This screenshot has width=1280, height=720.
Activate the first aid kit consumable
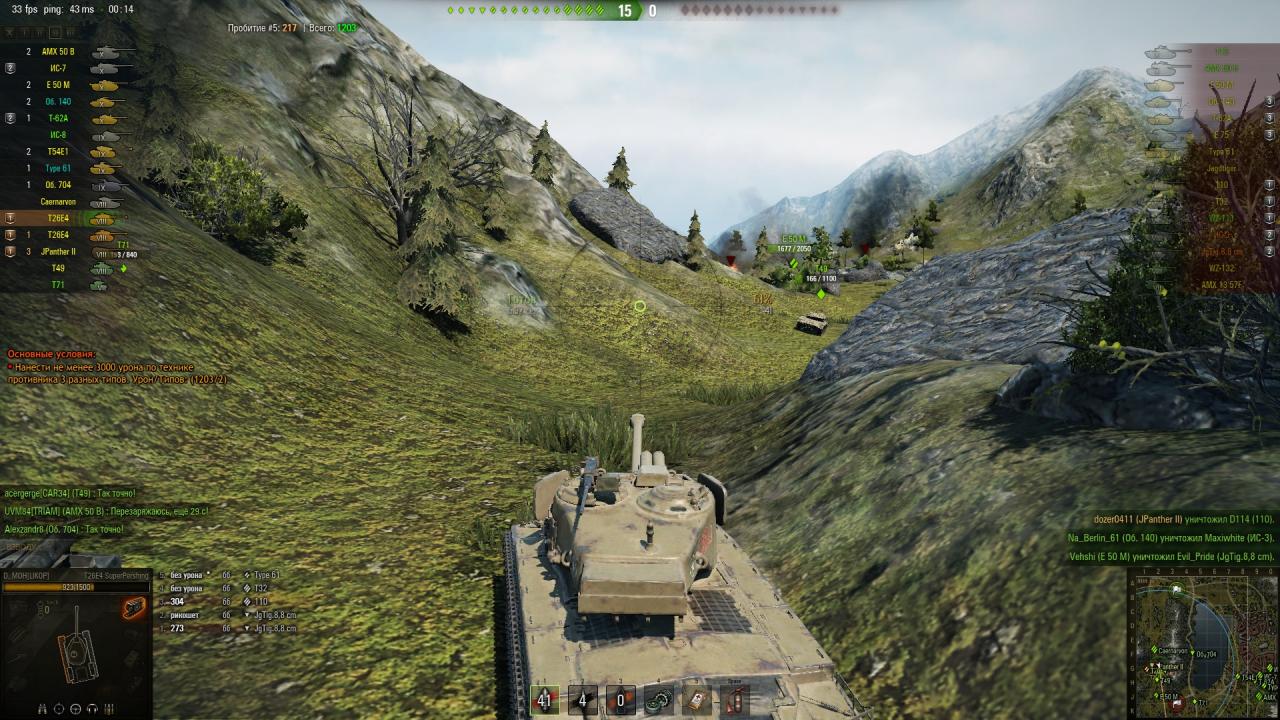coord(695,699)
